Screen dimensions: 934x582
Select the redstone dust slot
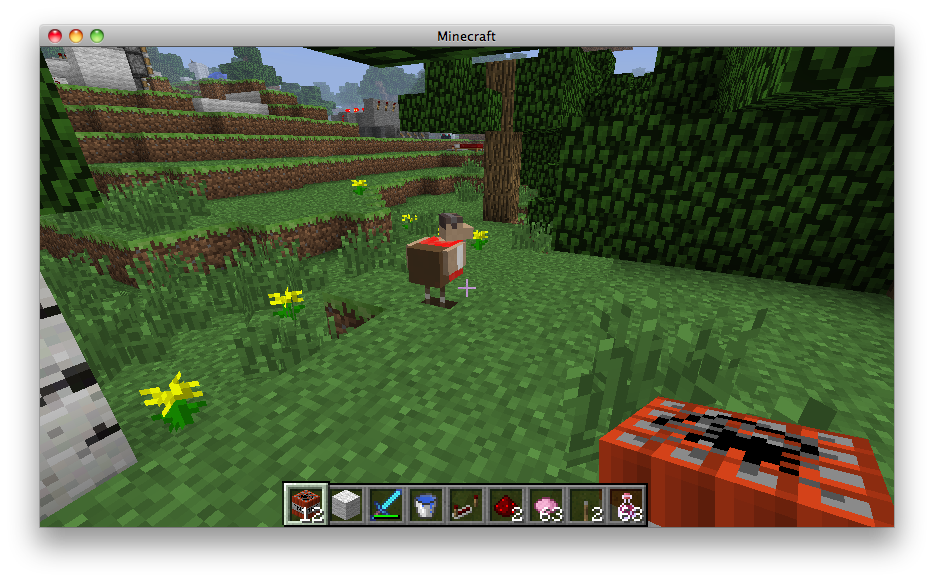(x=506, y=505)
